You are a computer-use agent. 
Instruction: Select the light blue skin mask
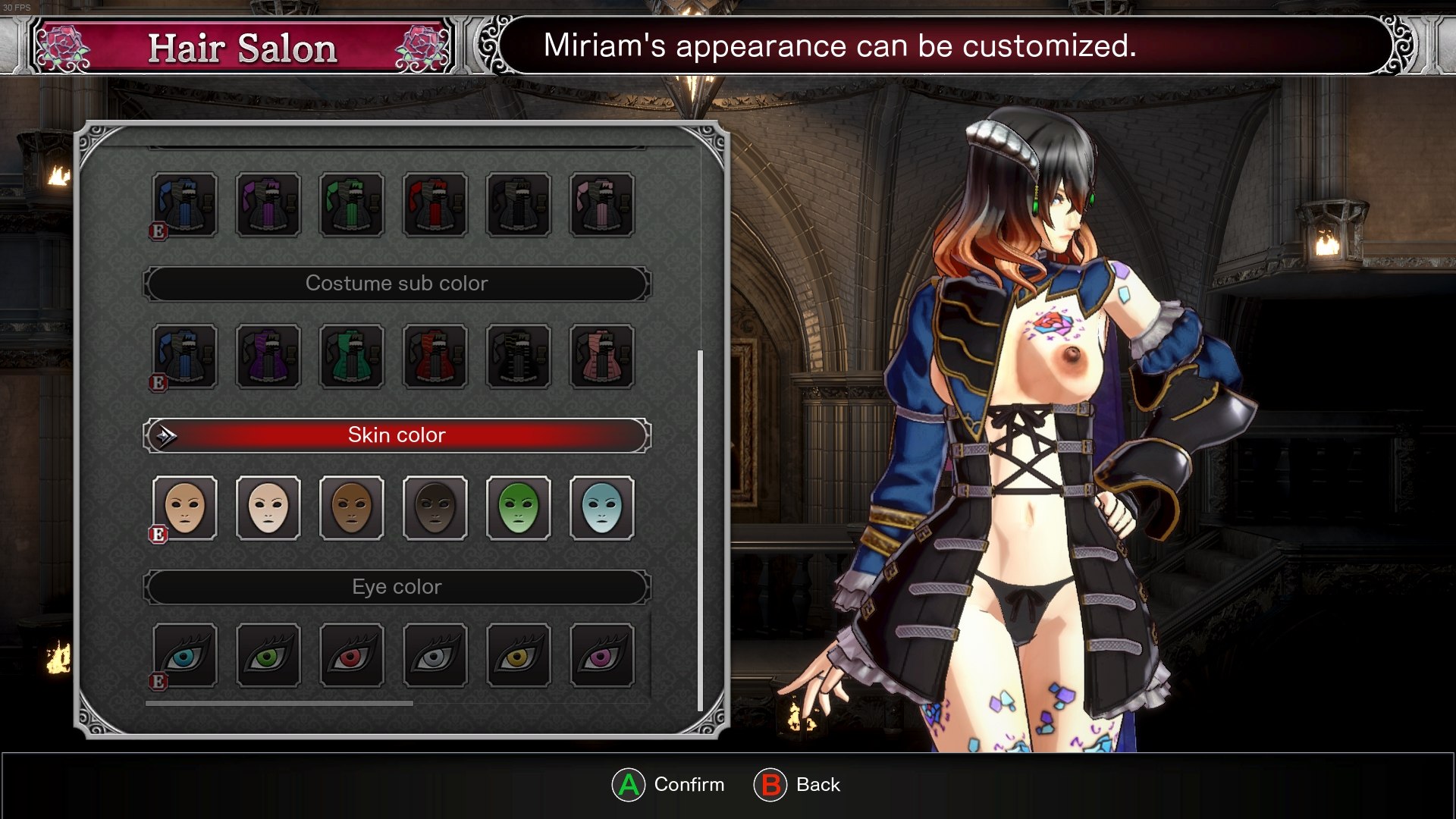pos(602,508)
